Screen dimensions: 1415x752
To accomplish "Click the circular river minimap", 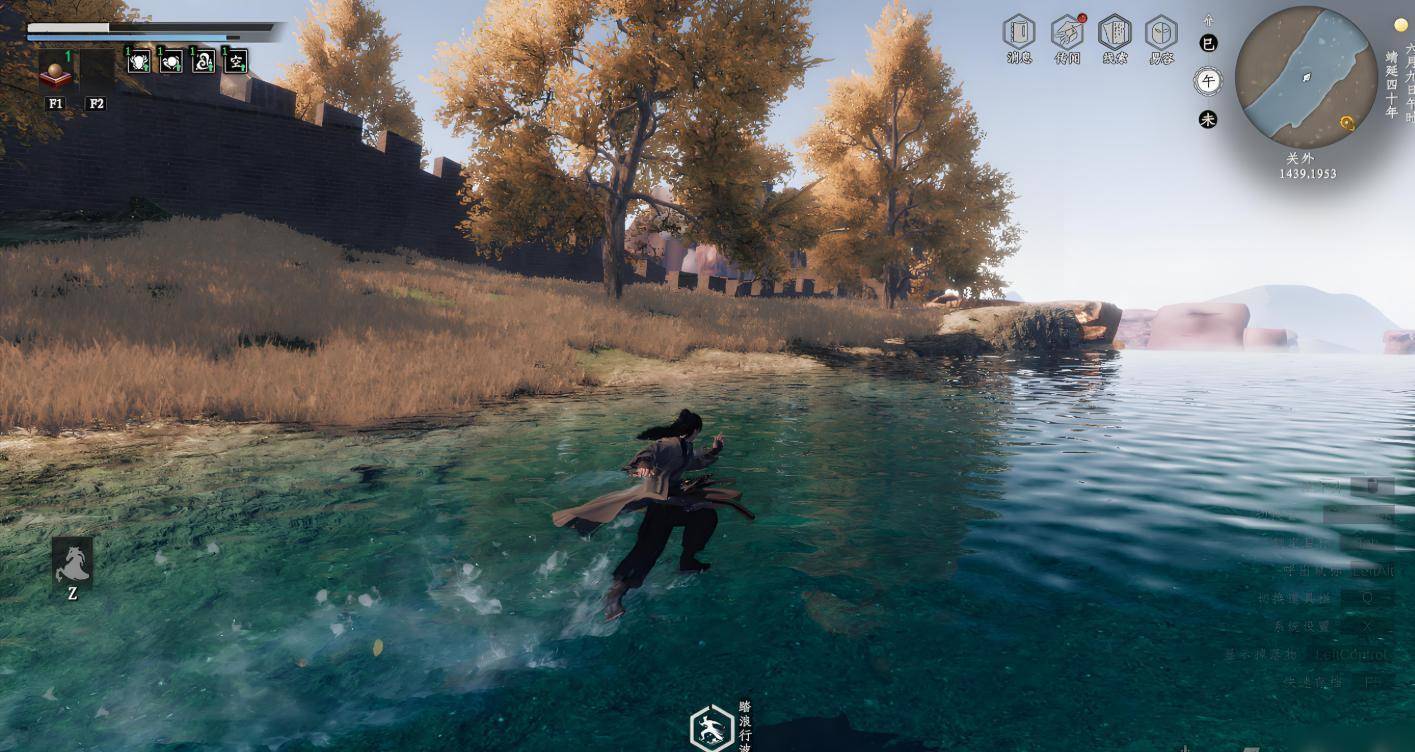I will [1305, 77].
